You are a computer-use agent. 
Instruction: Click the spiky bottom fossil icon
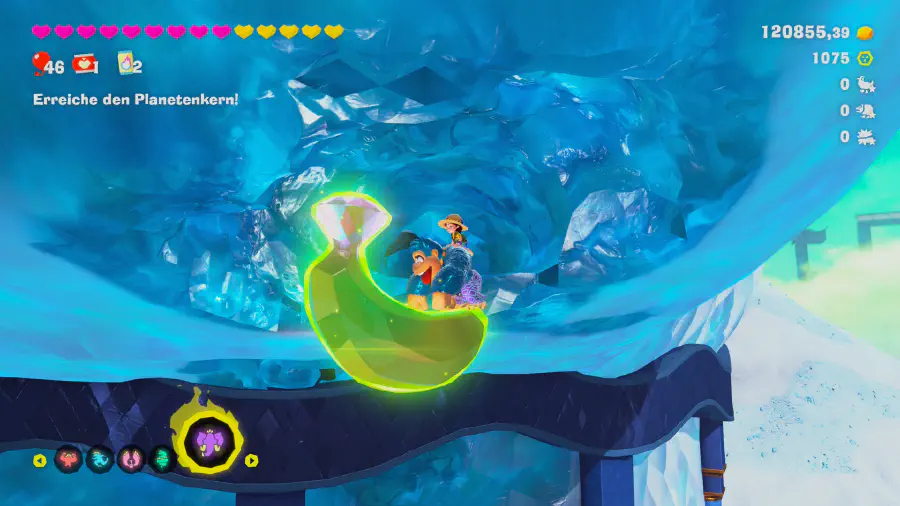click(866, 137)
